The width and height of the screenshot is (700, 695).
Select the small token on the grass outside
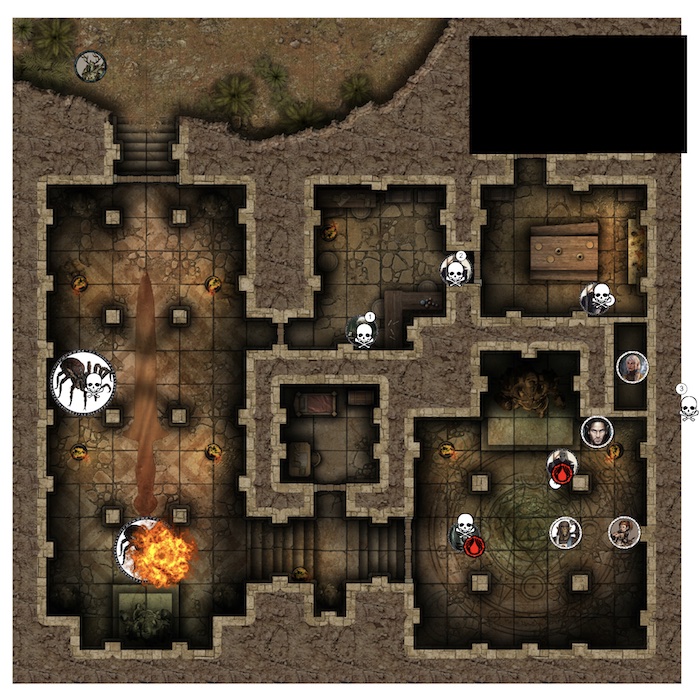coord(90,67)
